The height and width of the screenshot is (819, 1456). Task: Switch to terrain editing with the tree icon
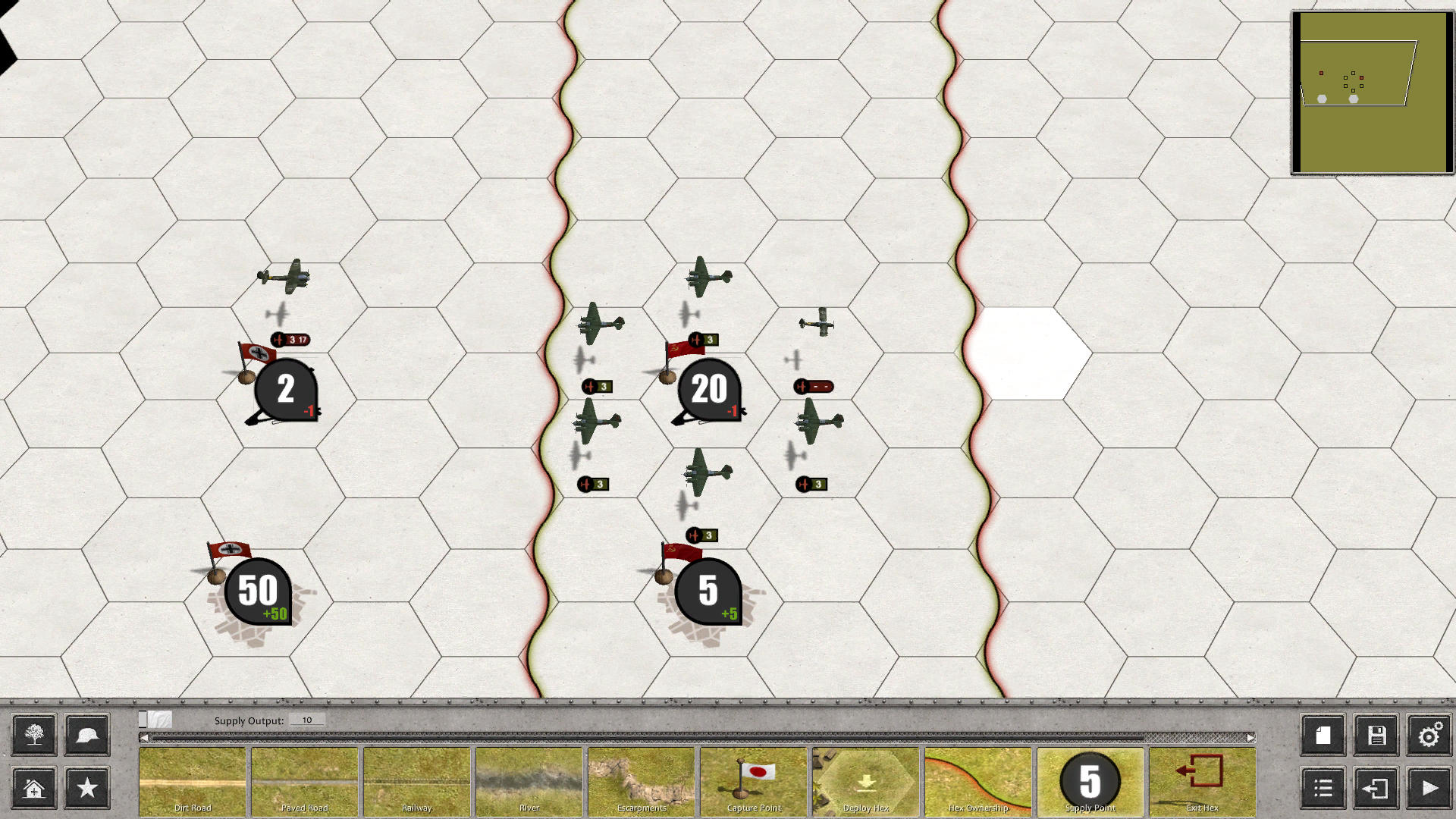pyautogui.click(x=33, y=735)
